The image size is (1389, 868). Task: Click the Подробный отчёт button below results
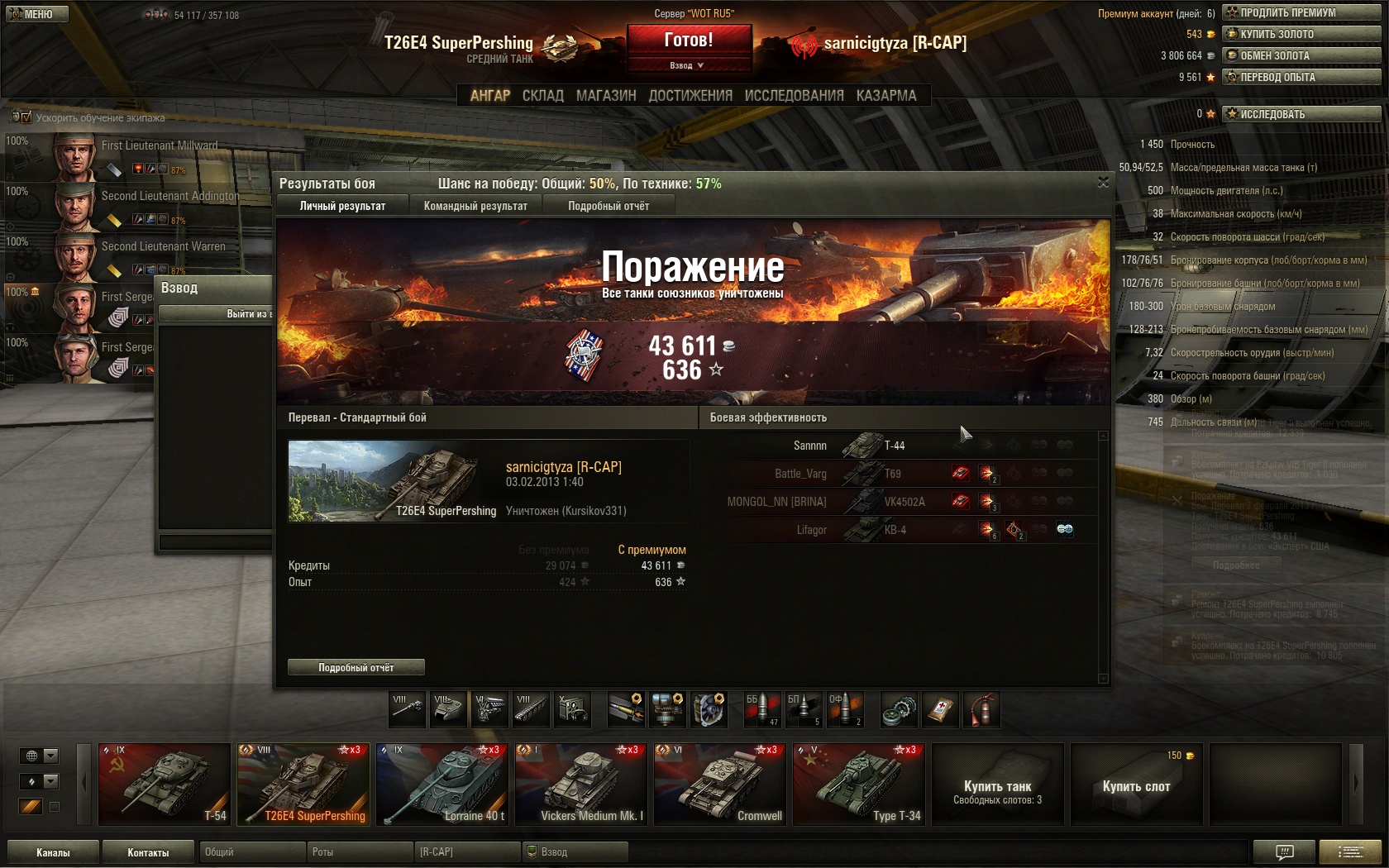(356, 667)
